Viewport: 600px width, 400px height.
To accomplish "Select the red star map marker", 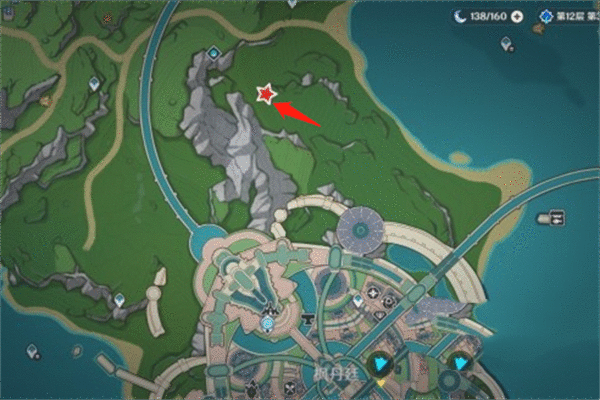I will [x=266, y=94].
